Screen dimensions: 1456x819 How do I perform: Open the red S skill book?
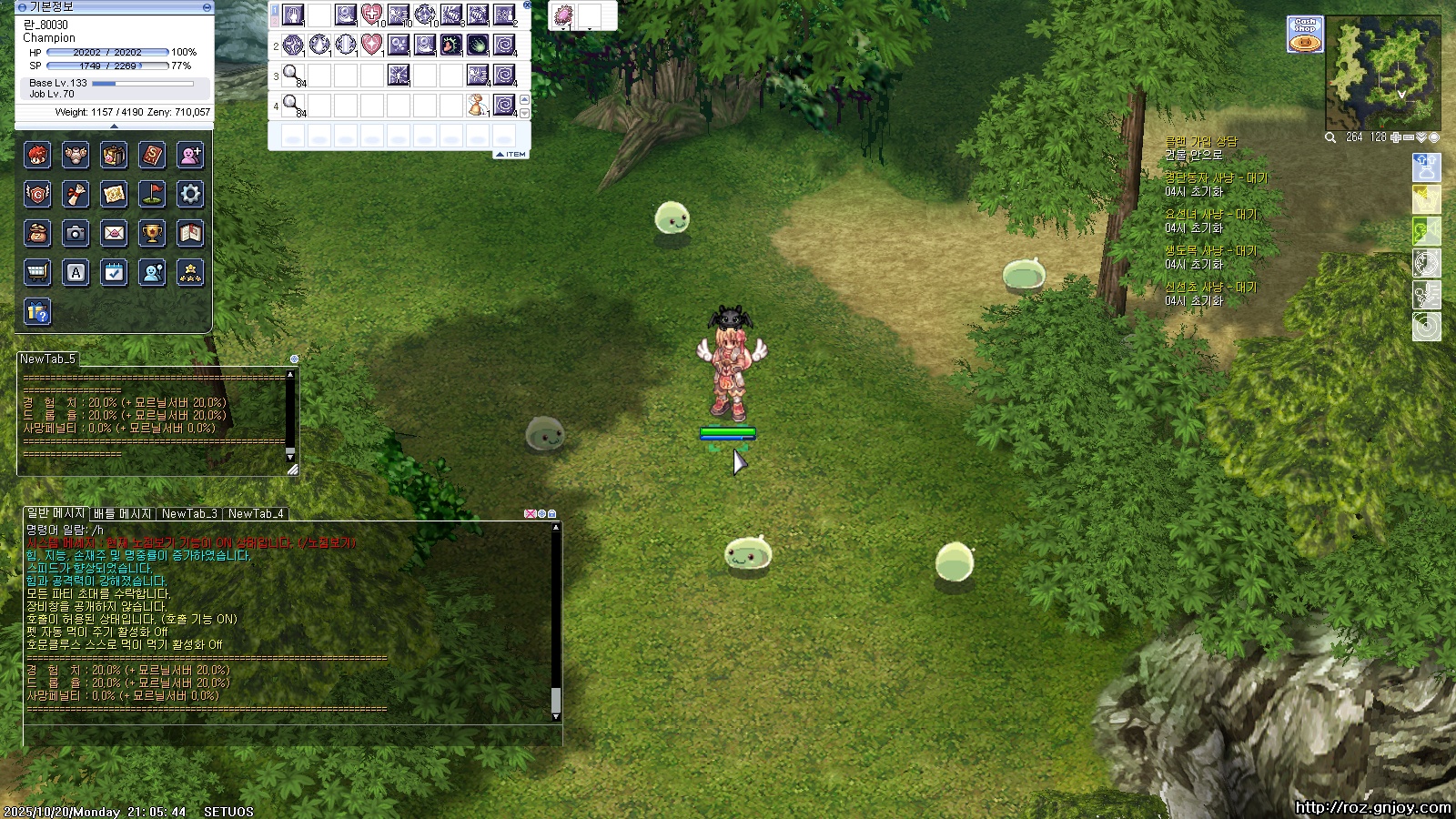(152, 156)
